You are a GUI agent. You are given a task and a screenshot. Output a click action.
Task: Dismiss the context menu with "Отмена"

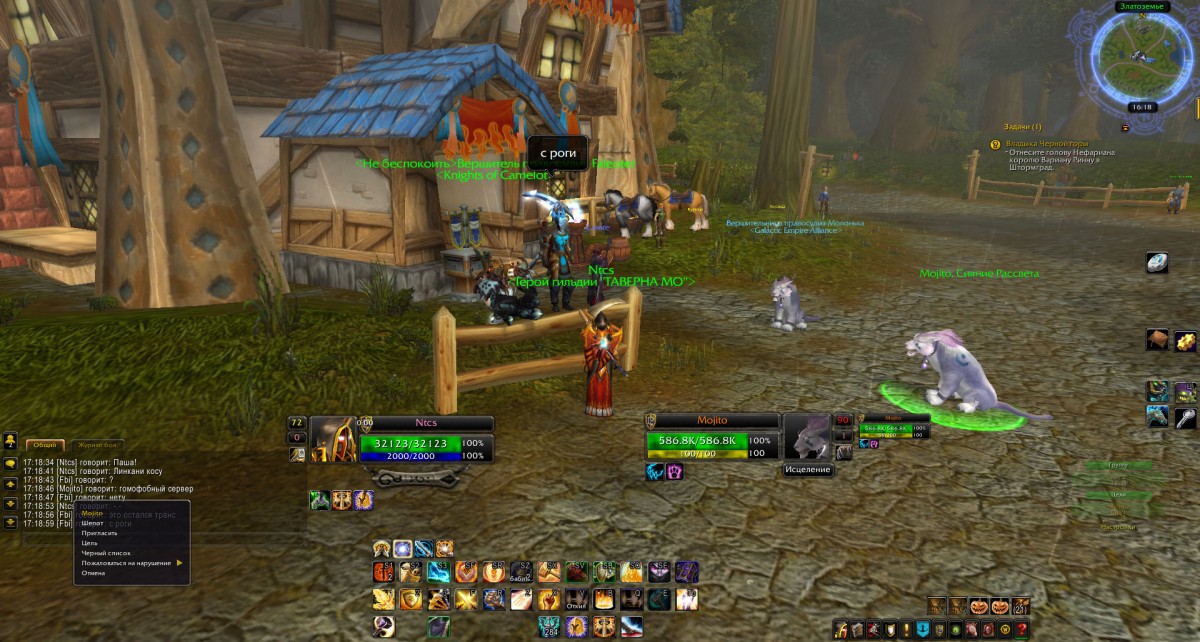point(93,573)
